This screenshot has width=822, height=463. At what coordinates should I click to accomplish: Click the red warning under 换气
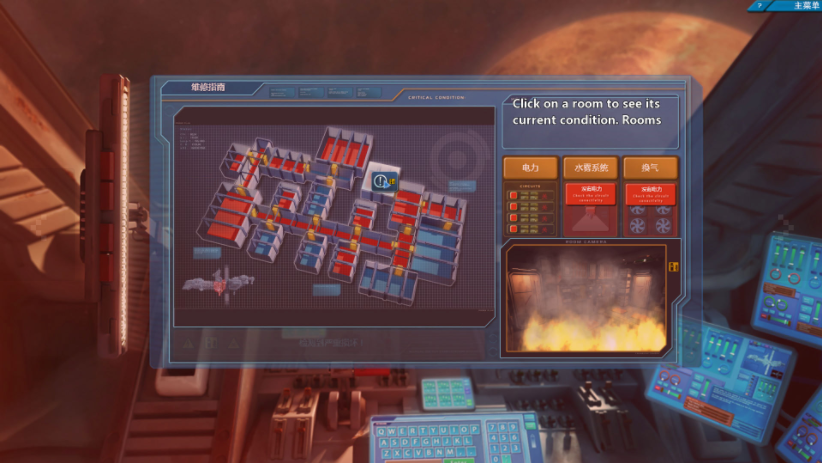[650, 193]
